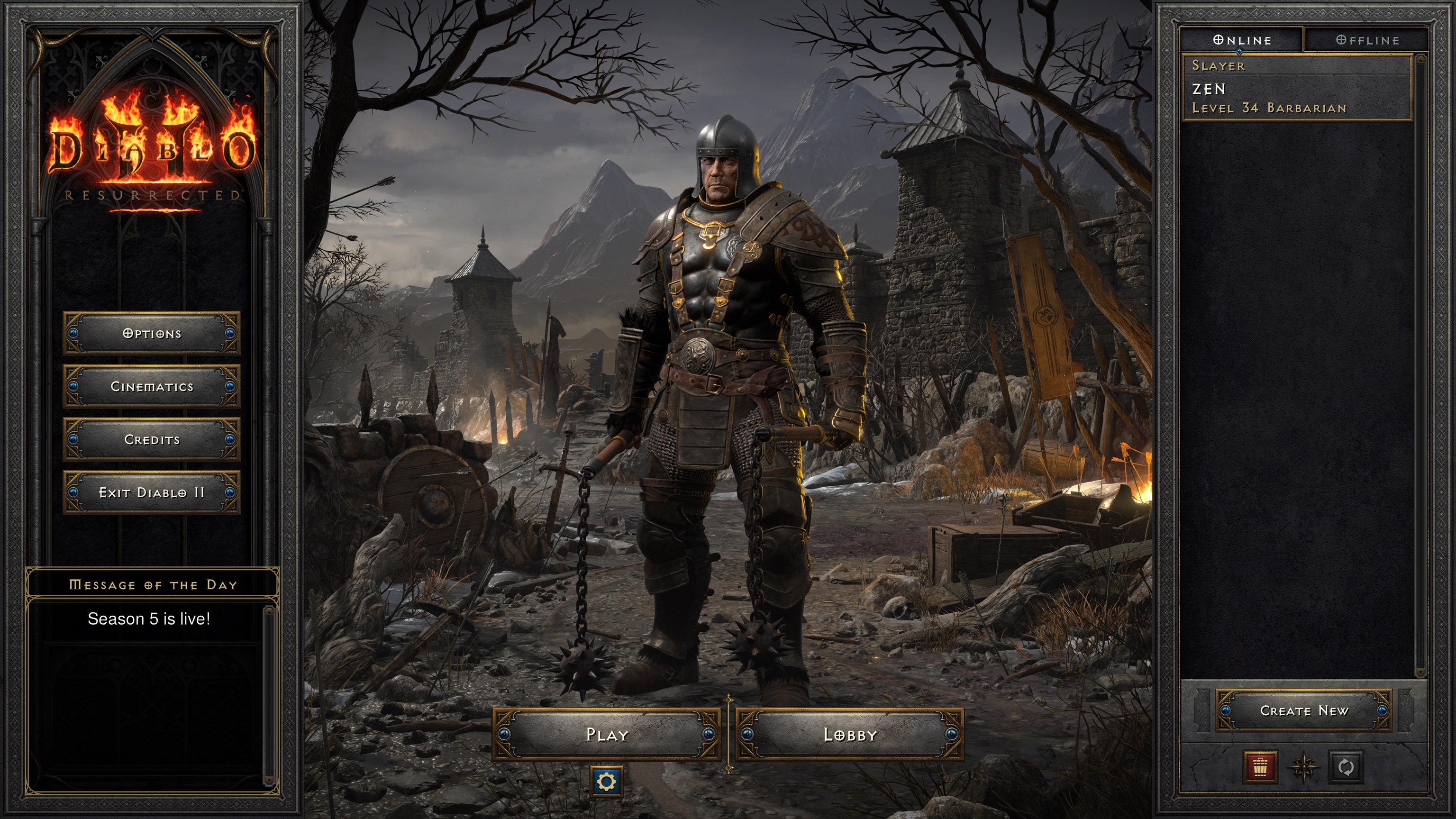Open the Cinematics menu
This screenshot has height=819, width=1456.
[x=152, y=387]
